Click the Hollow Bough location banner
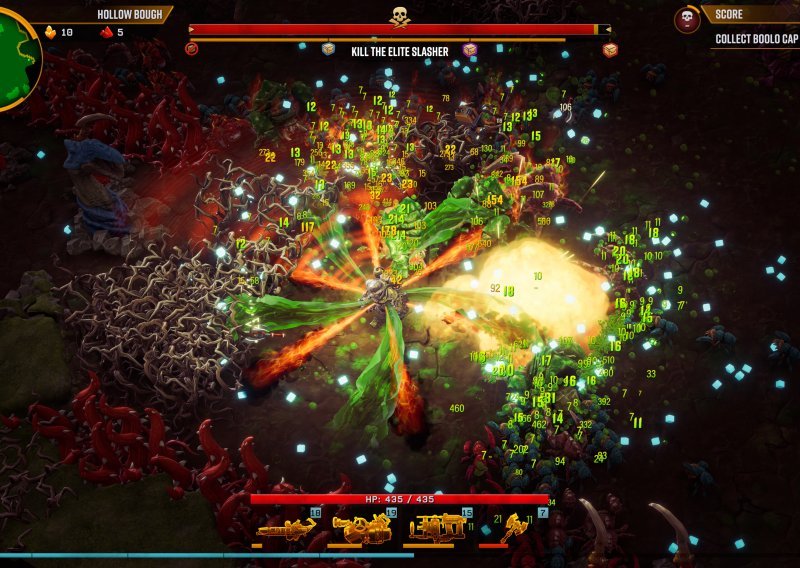Image resolution: width=800 pixels, height=568 pixels. point(130,15)
